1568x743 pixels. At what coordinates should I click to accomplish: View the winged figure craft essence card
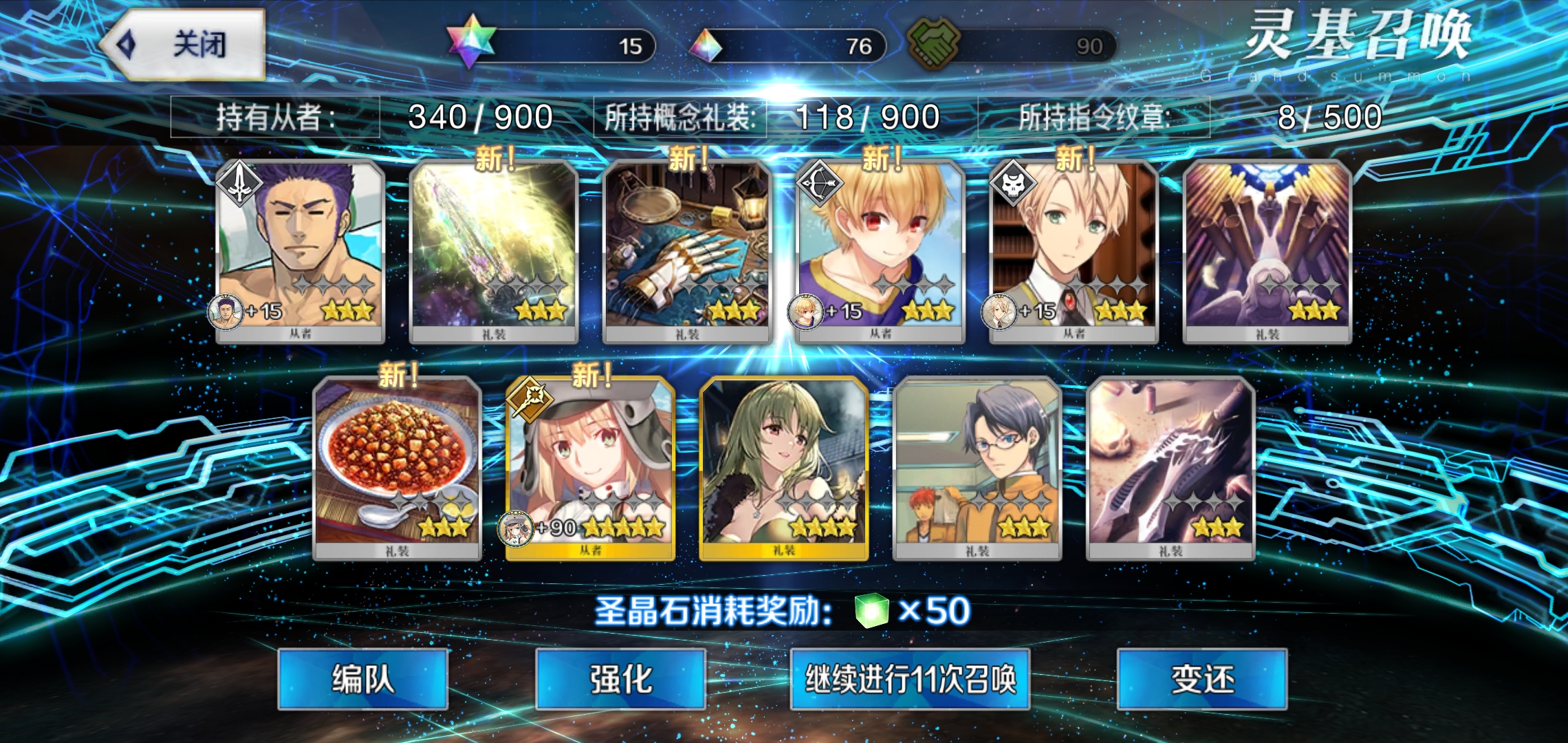coord(1267,251)
